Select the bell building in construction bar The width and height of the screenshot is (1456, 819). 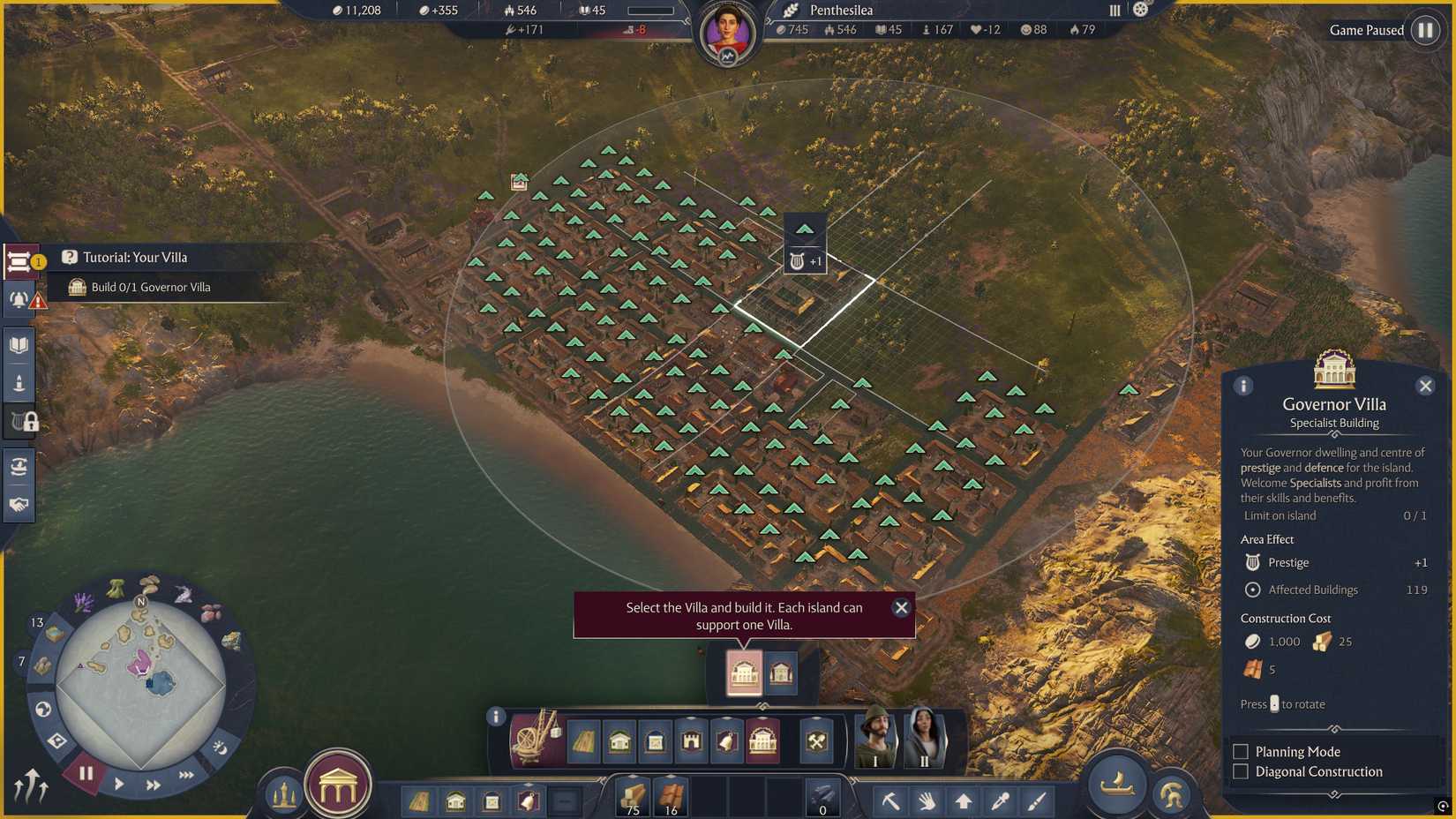725,742
